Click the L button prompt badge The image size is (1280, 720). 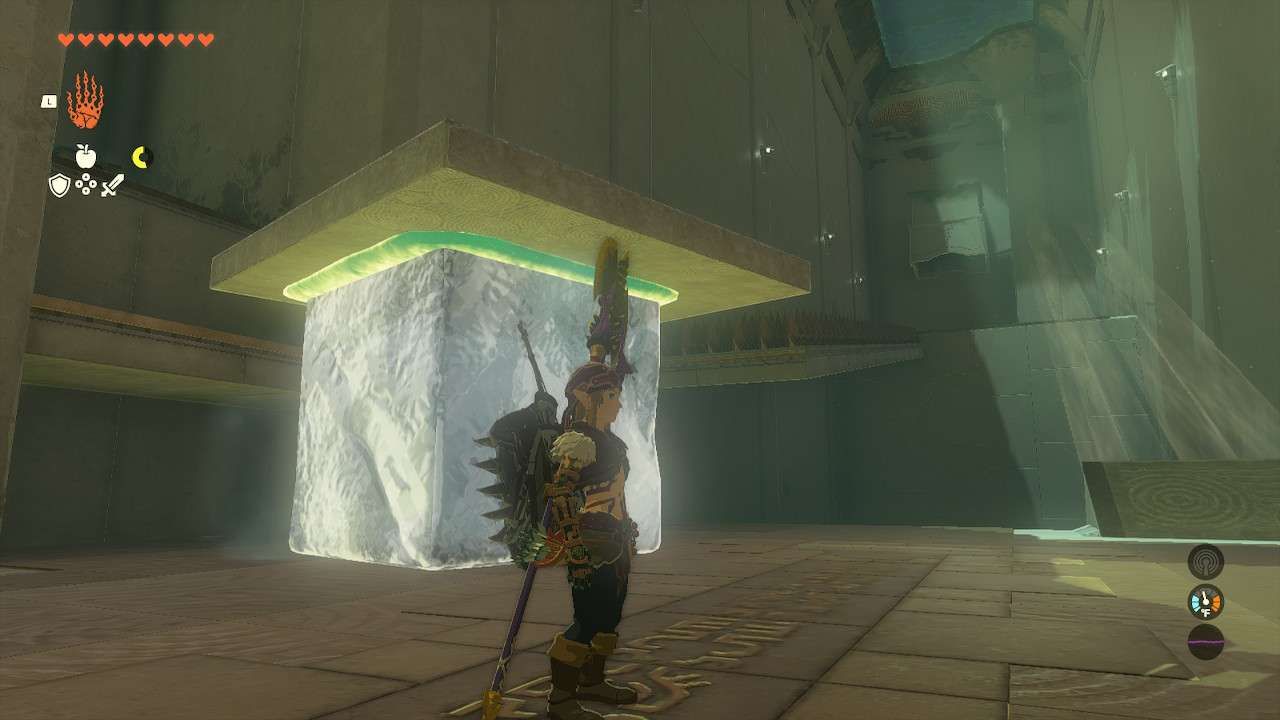click(49, 100)
